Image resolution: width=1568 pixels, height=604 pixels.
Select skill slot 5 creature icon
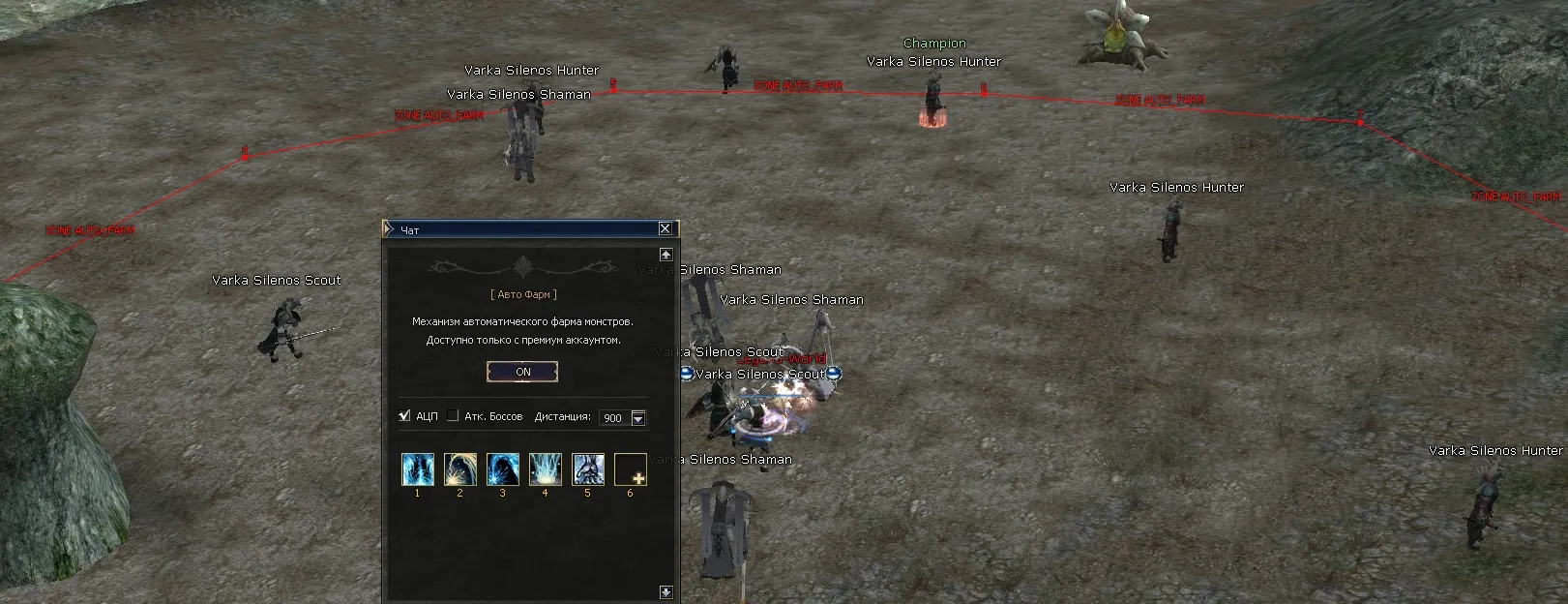[588, 469]
